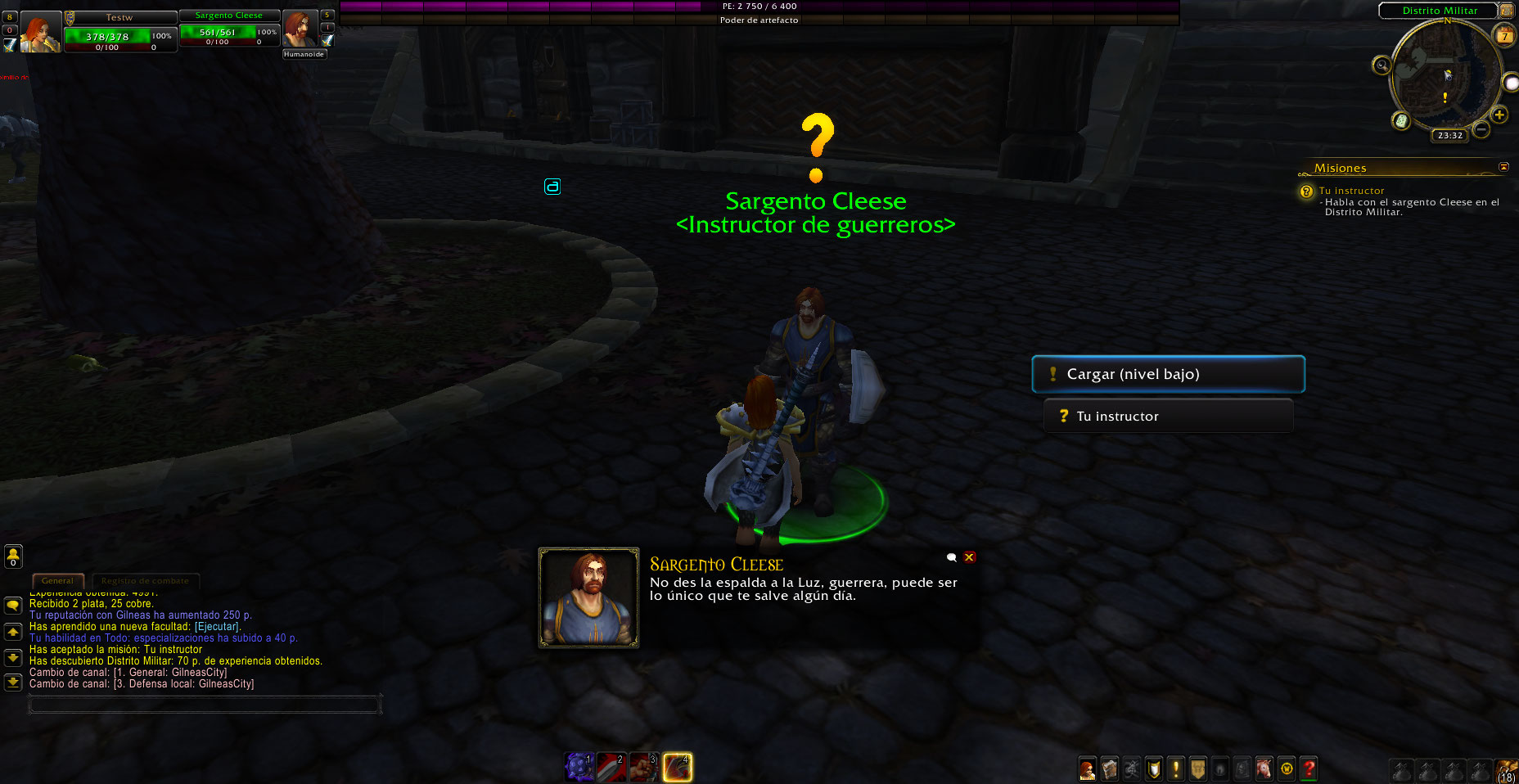
Task: Zoom in the minimap with the plus button
Action: pos(1499,115)
